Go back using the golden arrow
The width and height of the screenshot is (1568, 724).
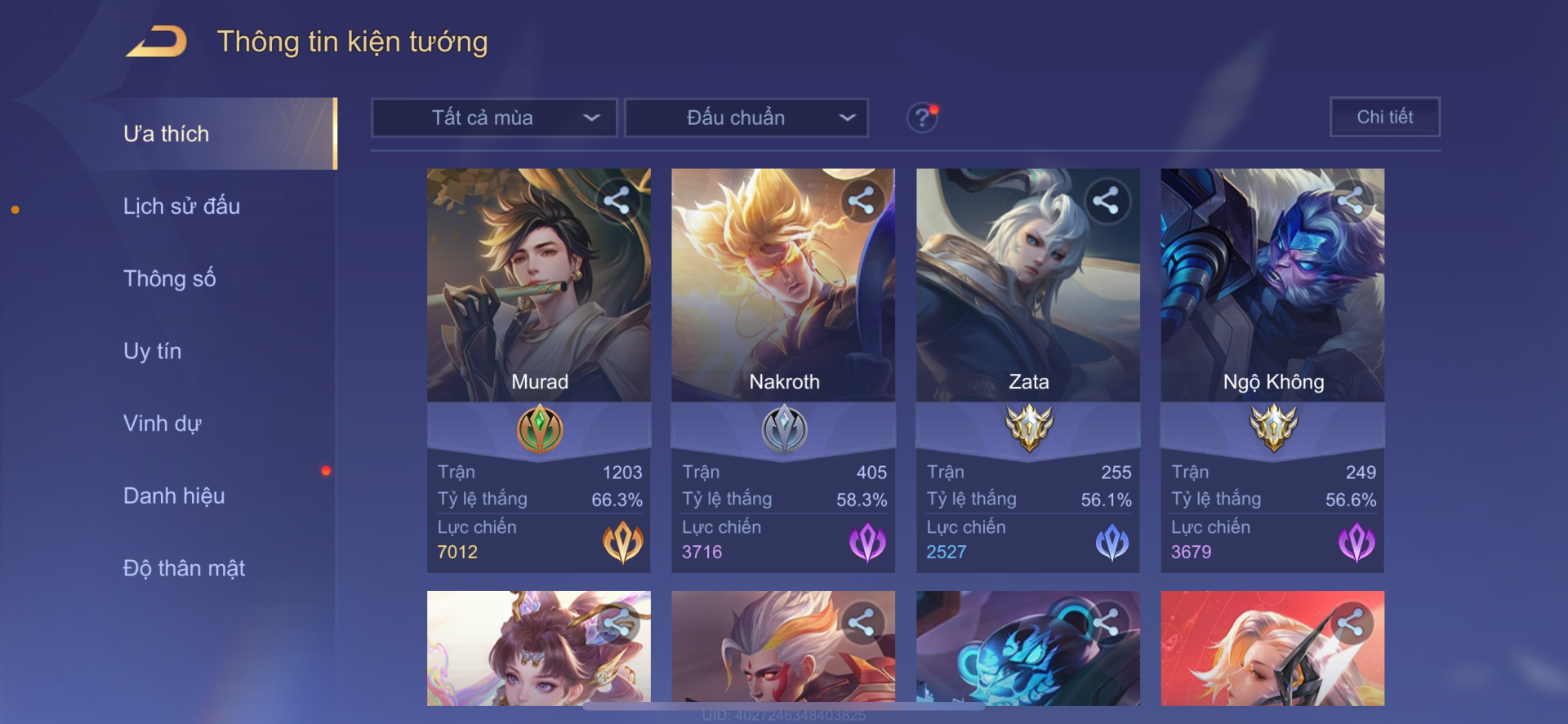click(x=157, y=42)
